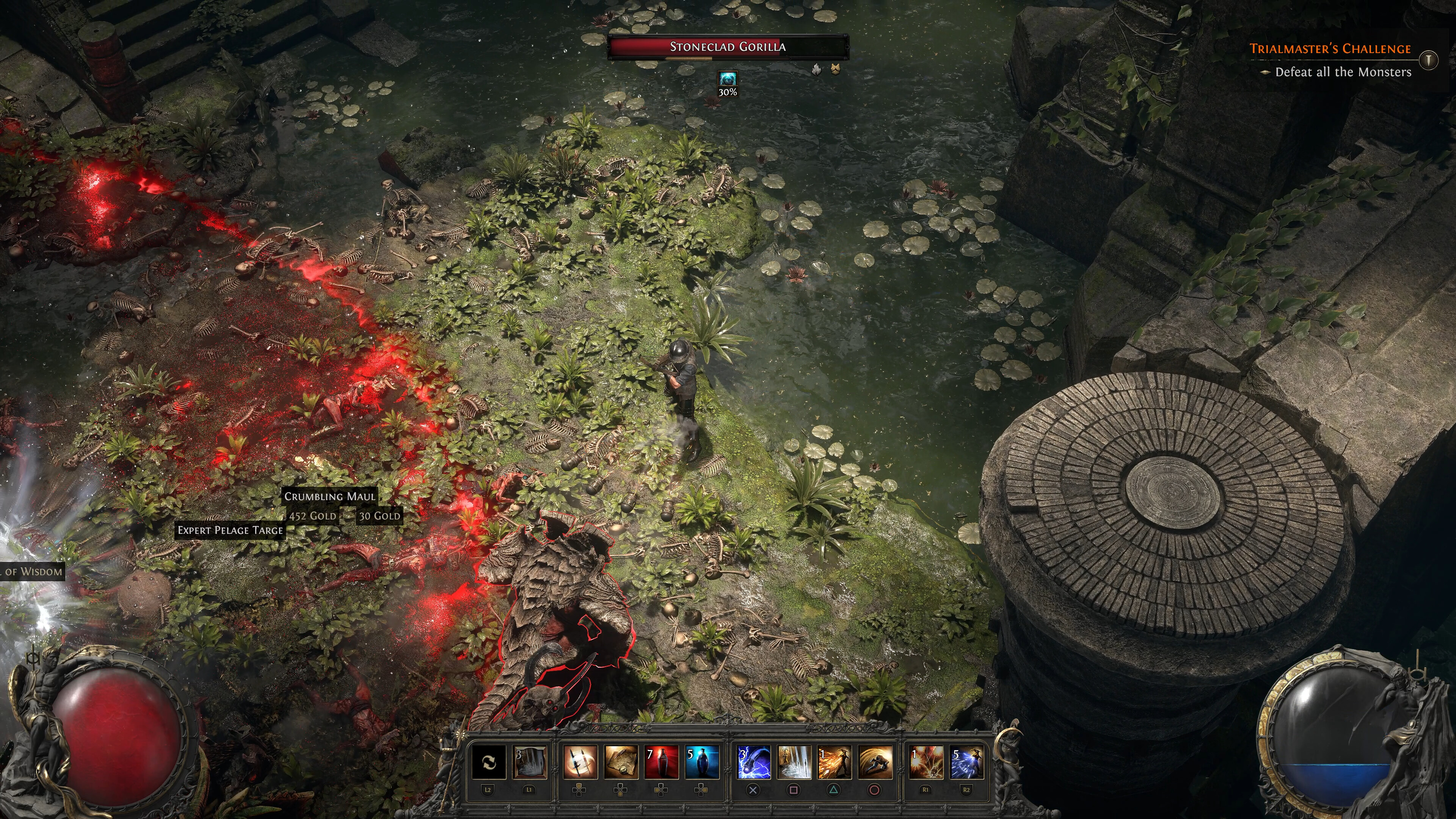Grab the 30 Gold drop label
The width and height of the screenshot is (1456, 819).
379,516
